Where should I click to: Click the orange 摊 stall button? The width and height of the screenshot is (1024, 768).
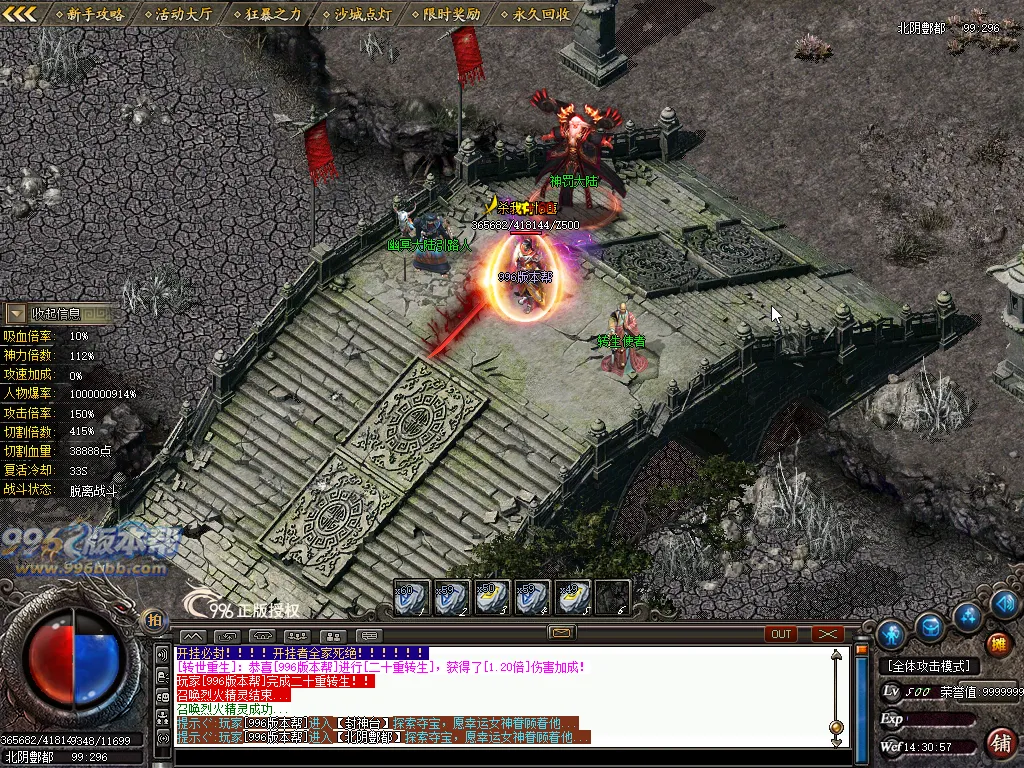997,644
